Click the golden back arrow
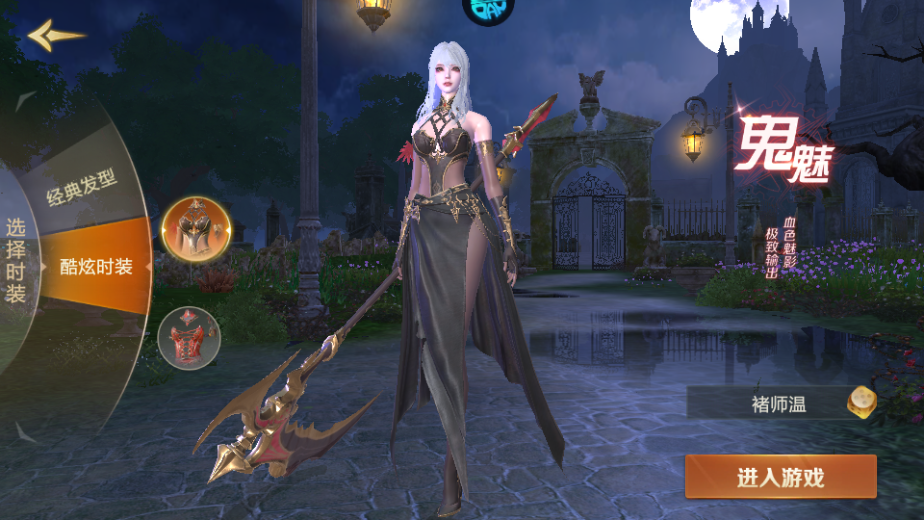This screenshot has height=520, width=924. click(x=54, y=36)
